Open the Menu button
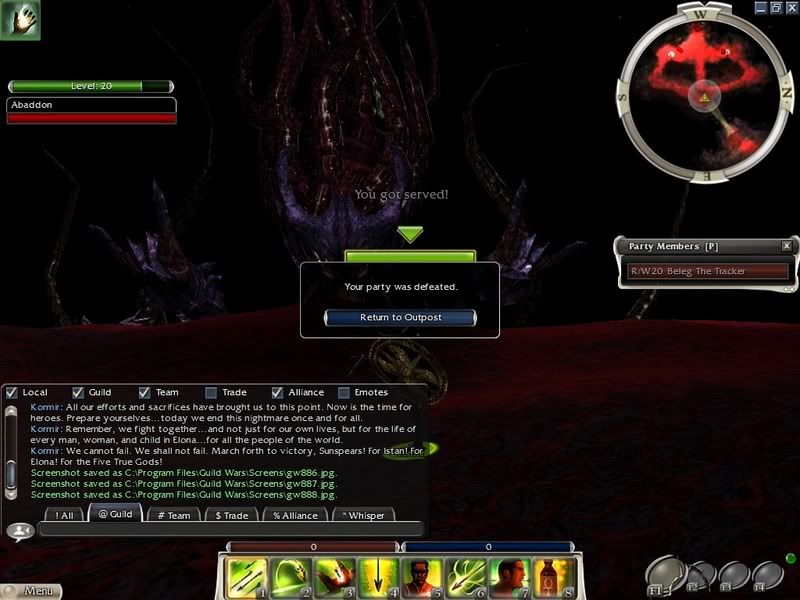The width and height of the screenshot is (800, 600). coord(30,592)
